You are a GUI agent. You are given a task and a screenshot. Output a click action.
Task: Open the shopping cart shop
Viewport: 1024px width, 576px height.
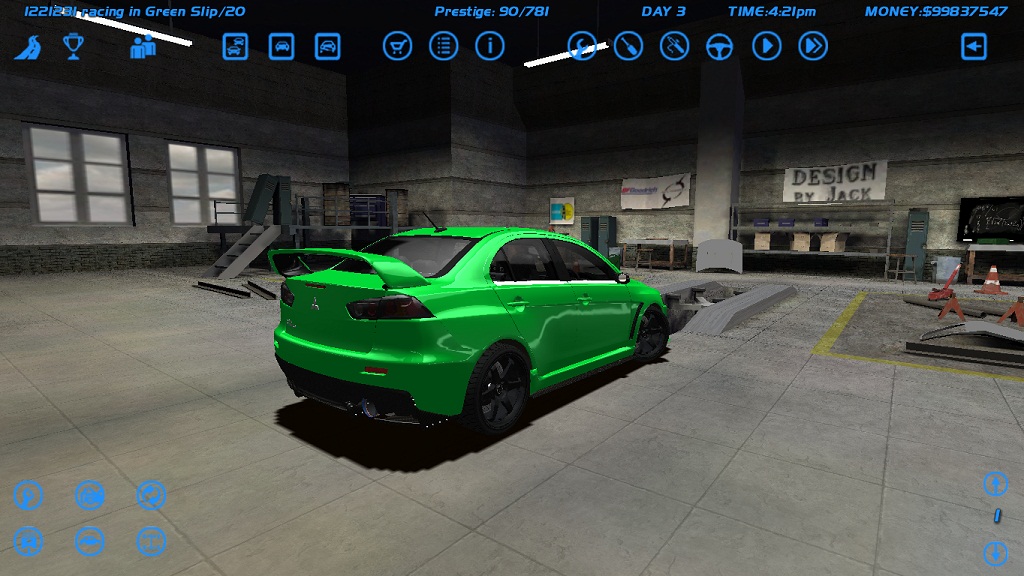tap(397, 46)
